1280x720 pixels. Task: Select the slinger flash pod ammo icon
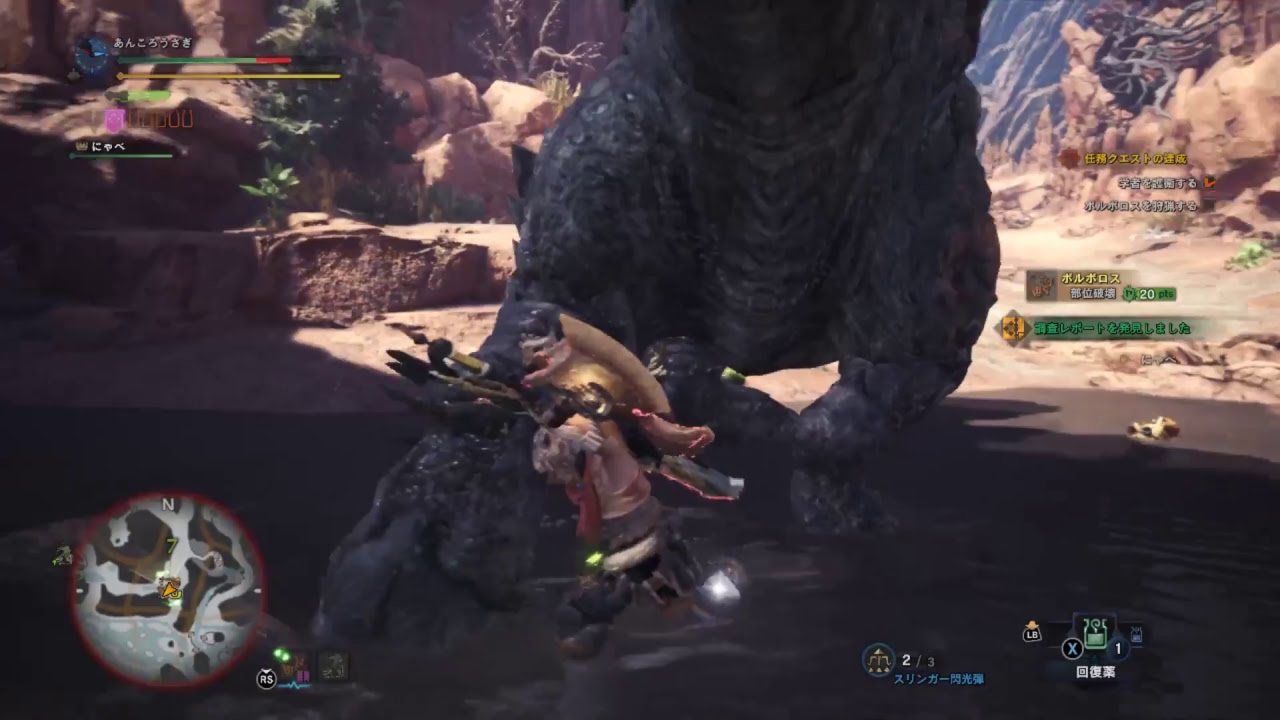click(878, 659)
